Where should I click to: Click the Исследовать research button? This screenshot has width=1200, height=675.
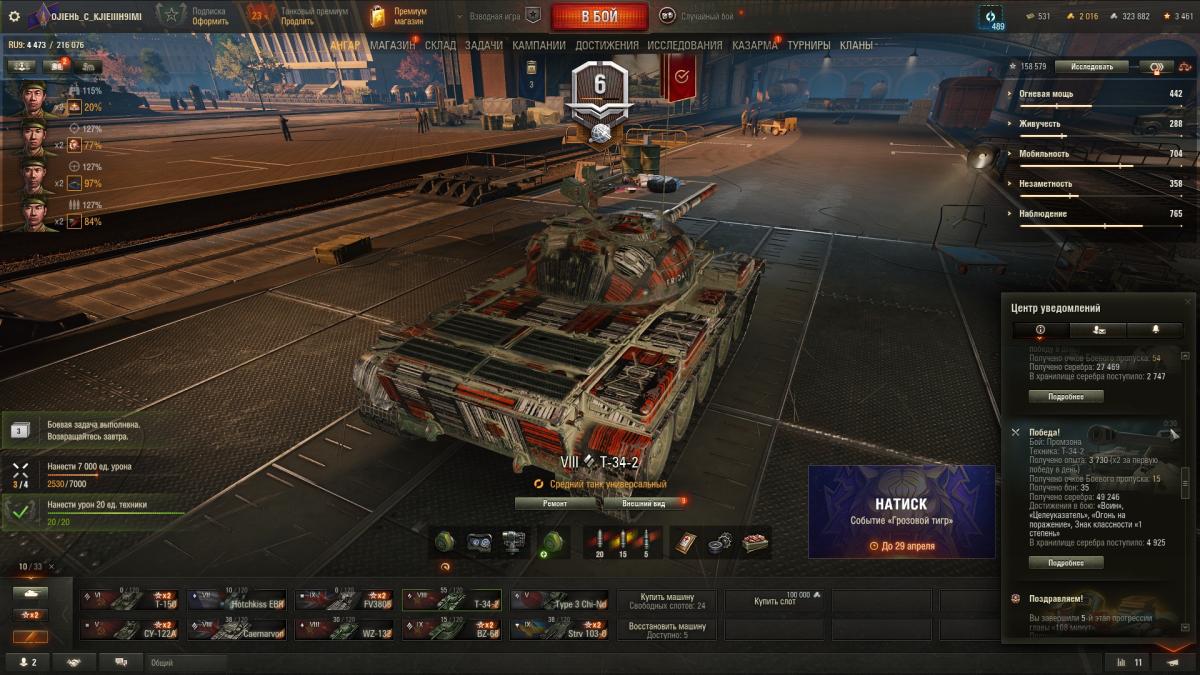coord(1092,67)
